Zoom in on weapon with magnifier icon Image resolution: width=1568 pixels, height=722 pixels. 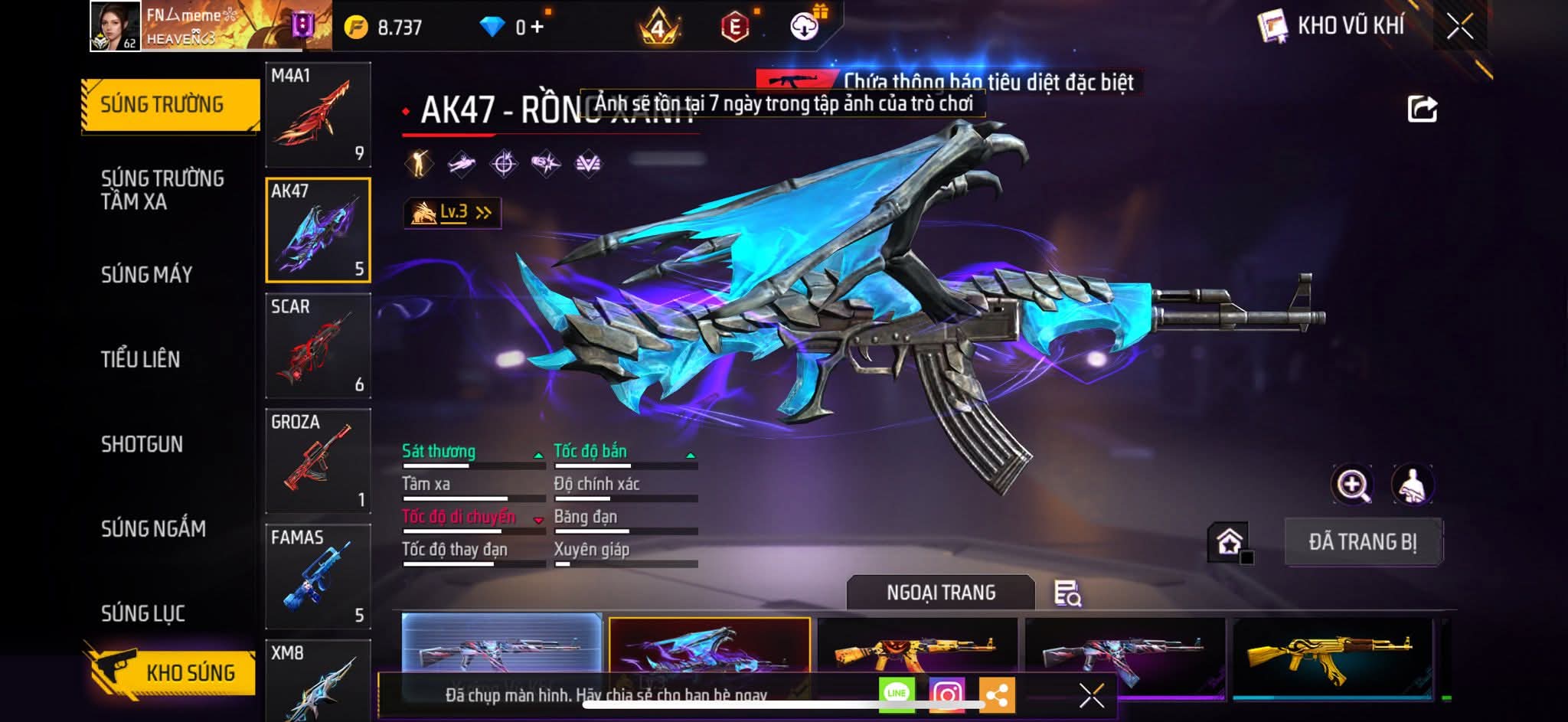pos(1352,485)
